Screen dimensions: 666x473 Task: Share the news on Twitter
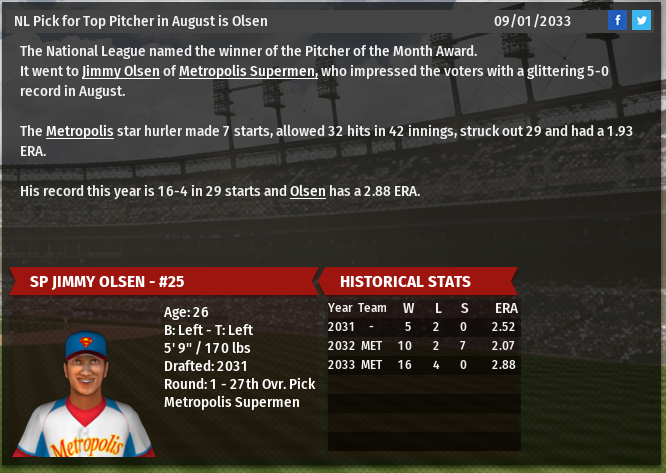click(641, 20)
